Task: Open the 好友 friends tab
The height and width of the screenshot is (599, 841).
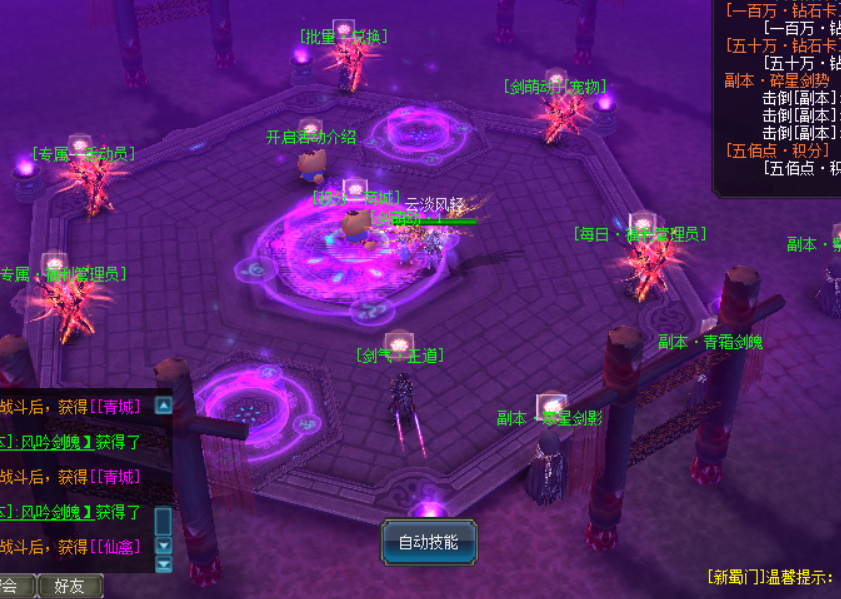Action: [70, 586]
